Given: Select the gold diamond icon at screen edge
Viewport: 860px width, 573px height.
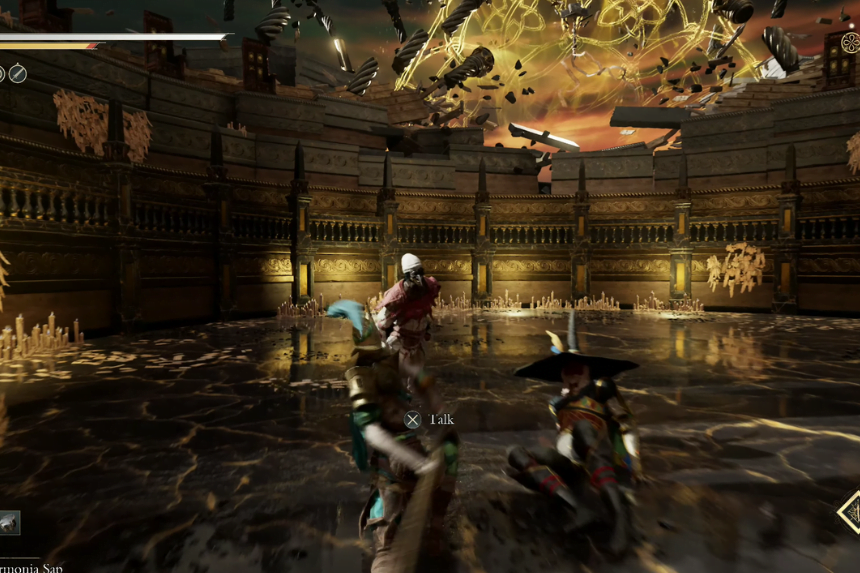Looking at the screenshot, I should (x=850, y=511).
